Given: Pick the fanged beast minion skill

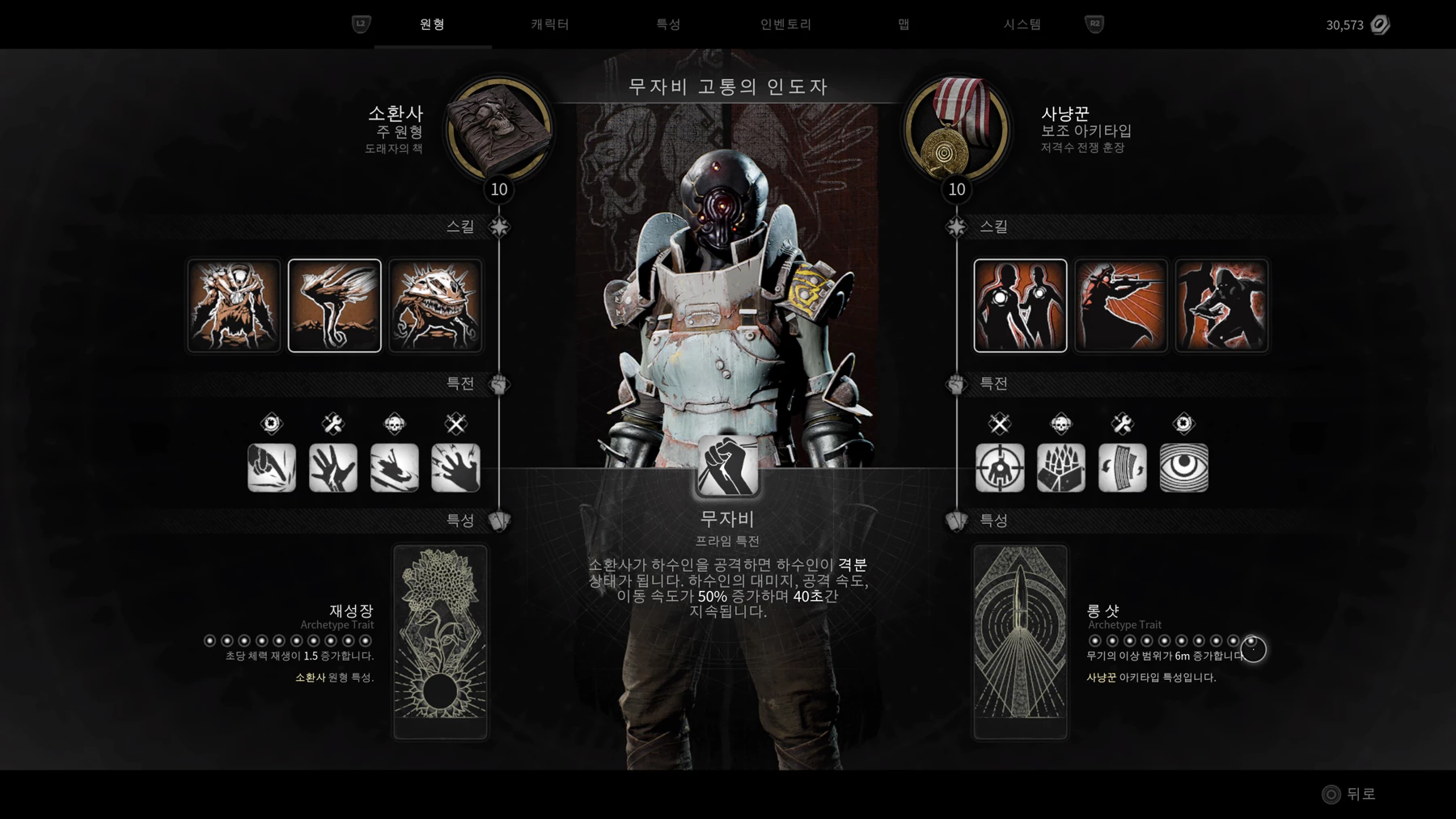Looking at the screenshot, I should point(435,306).
